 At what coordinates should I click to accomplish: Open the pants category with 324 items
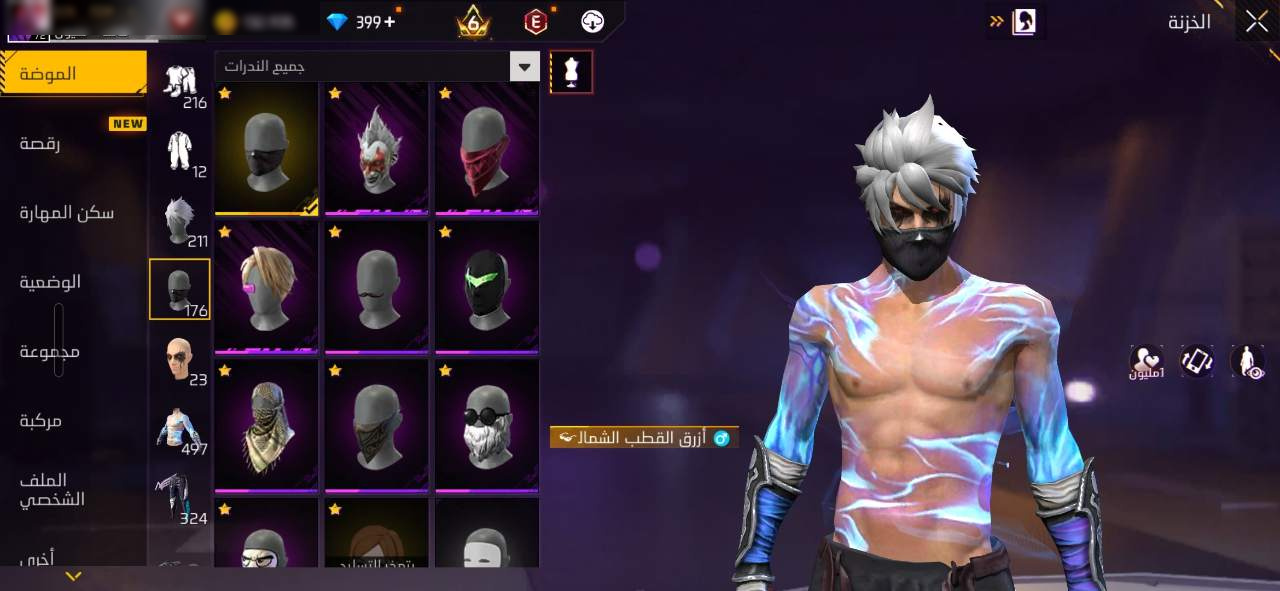click(x=180, y=498)
